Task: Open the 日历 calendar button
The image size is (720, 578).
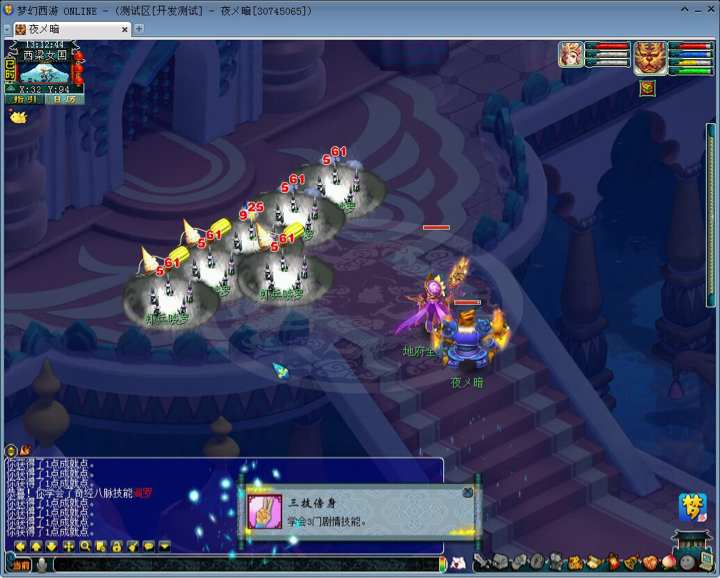Action: [x=63, y=99]
